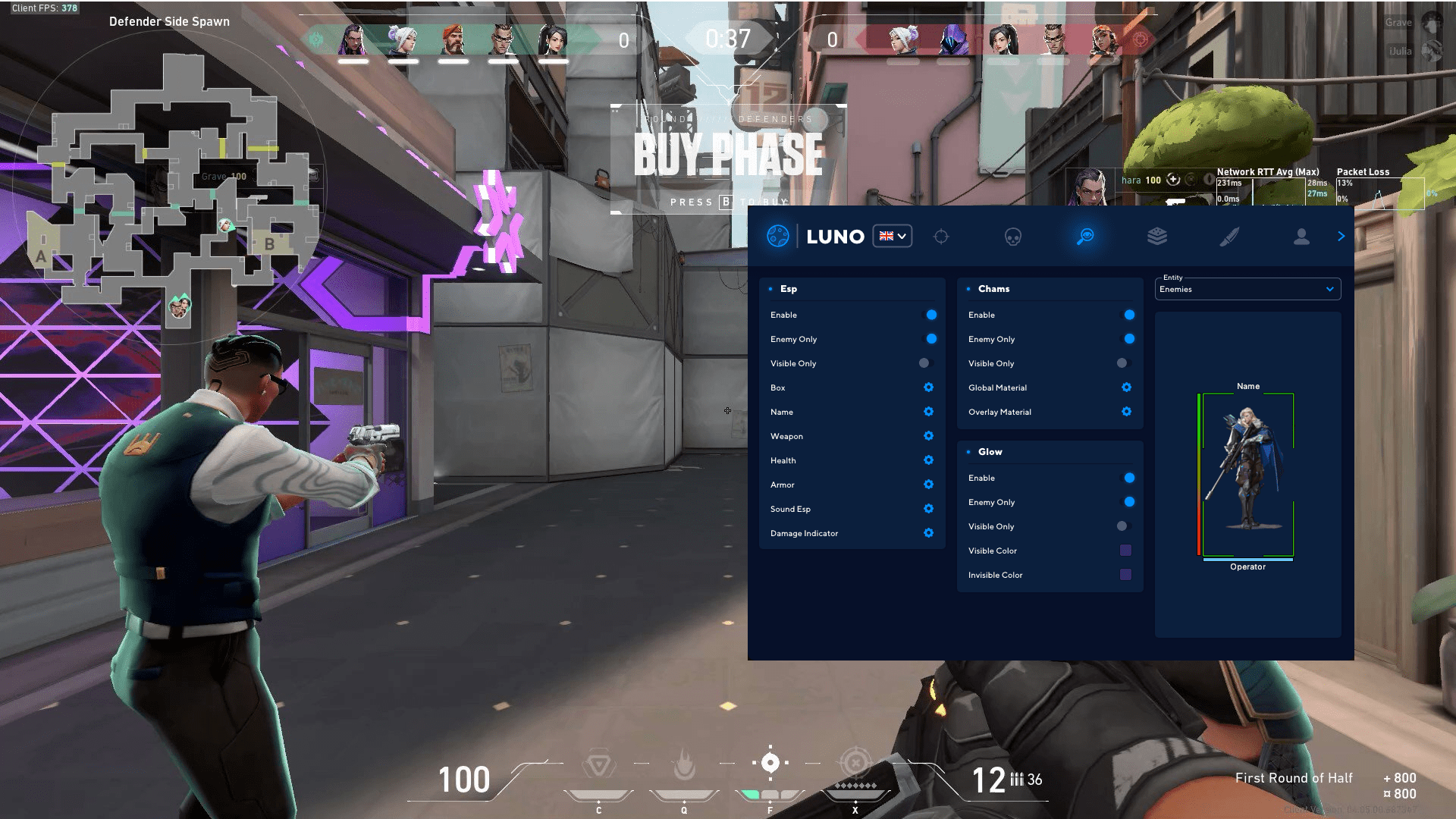This screenshot has width=1456, height=819.
Task: Select the Glow section header
Action: 990,451
